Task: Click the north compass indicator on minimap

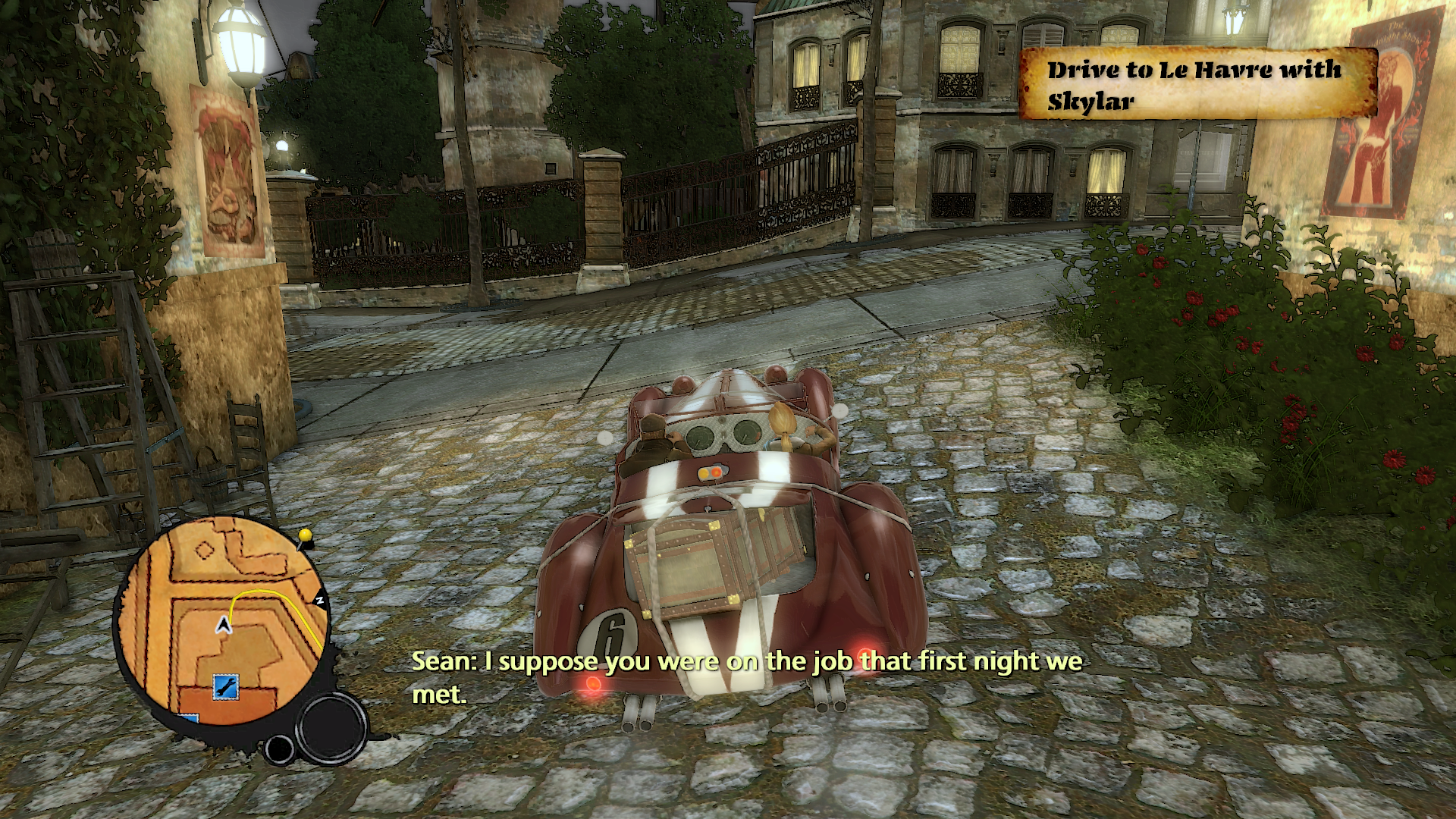Action: tap(320, 601)
